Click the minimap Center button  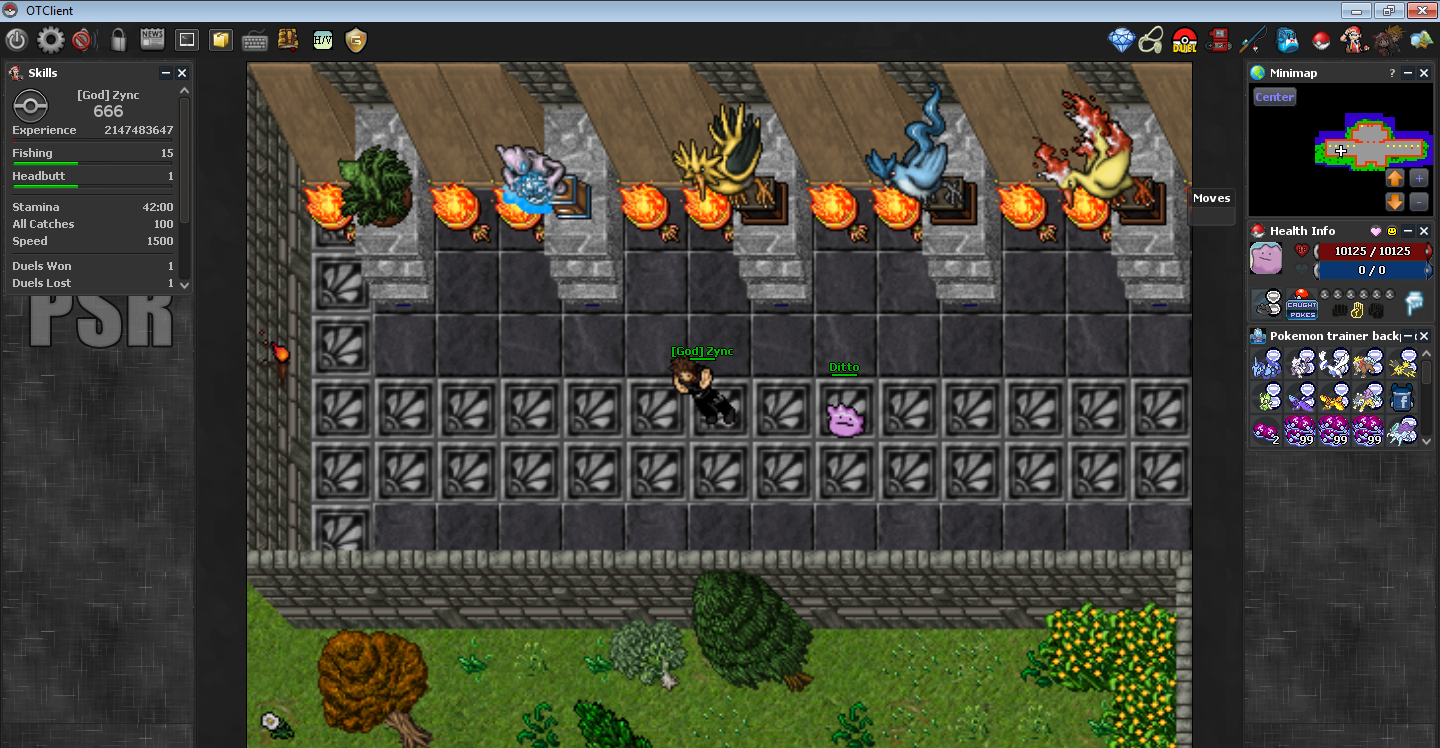[x=1274, y=97]
